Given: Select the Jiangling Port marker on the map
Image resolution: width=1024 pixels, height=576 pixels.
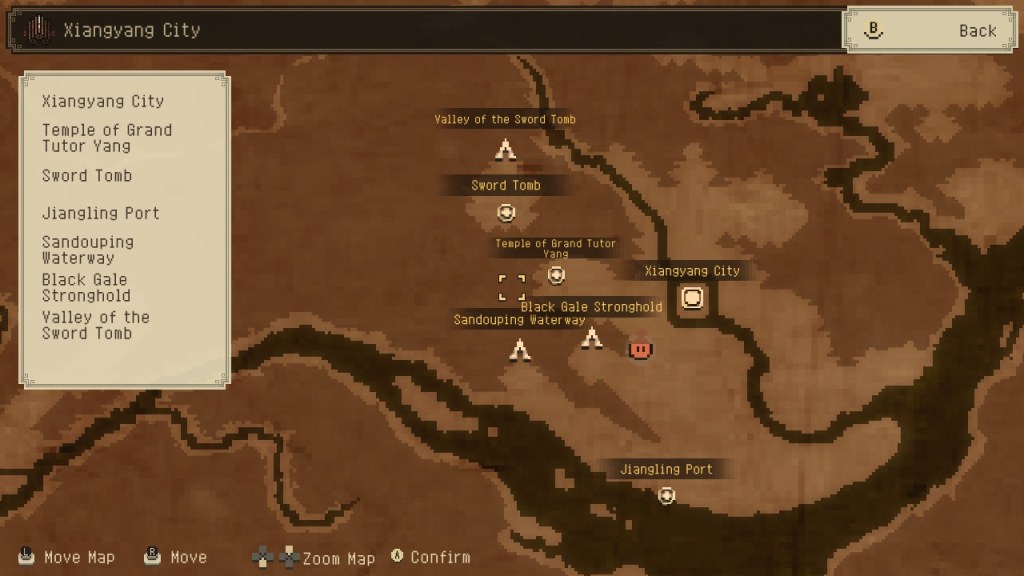Looking at the screenshot, I should tap(667, 495).
